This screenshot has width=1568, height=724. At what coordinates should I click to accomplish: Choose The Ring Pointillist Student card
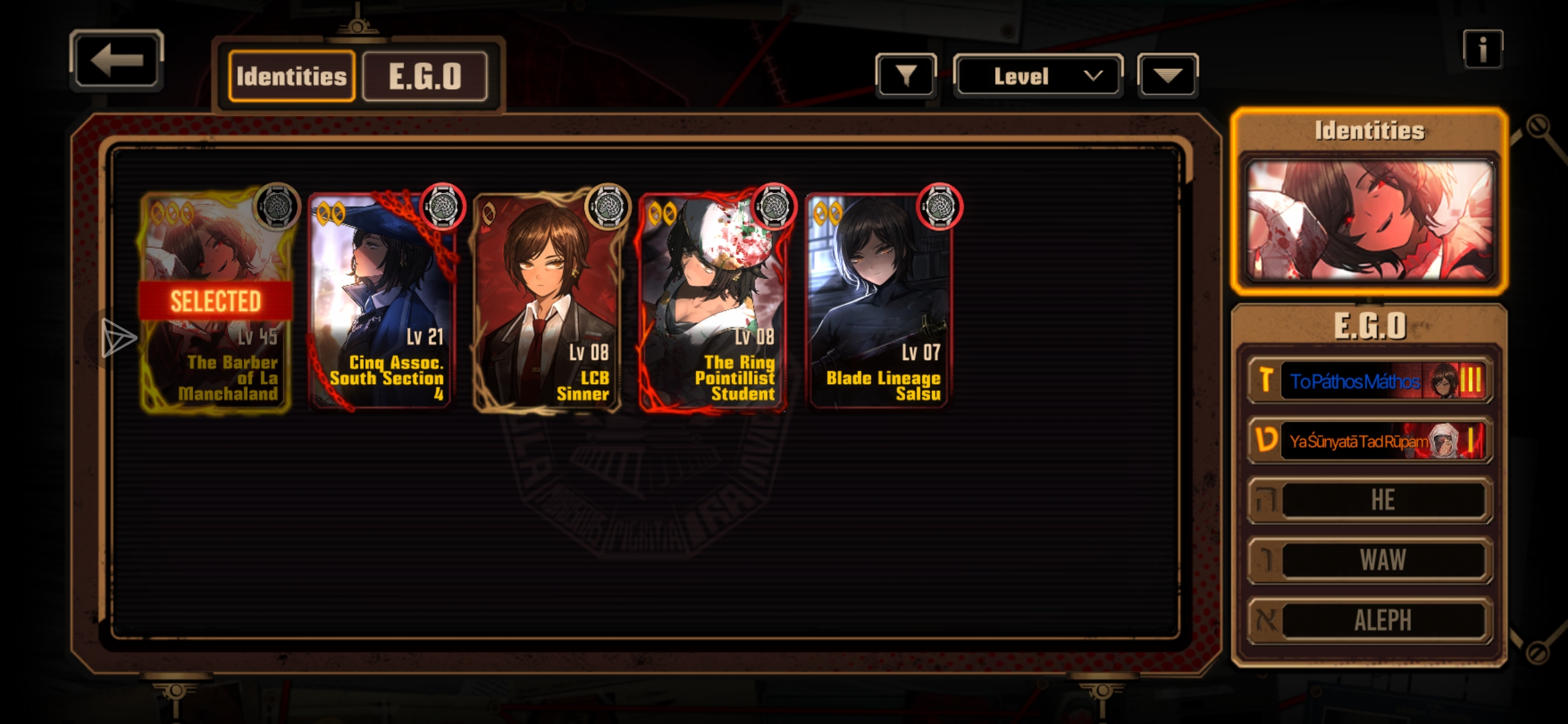click(713, 302)
